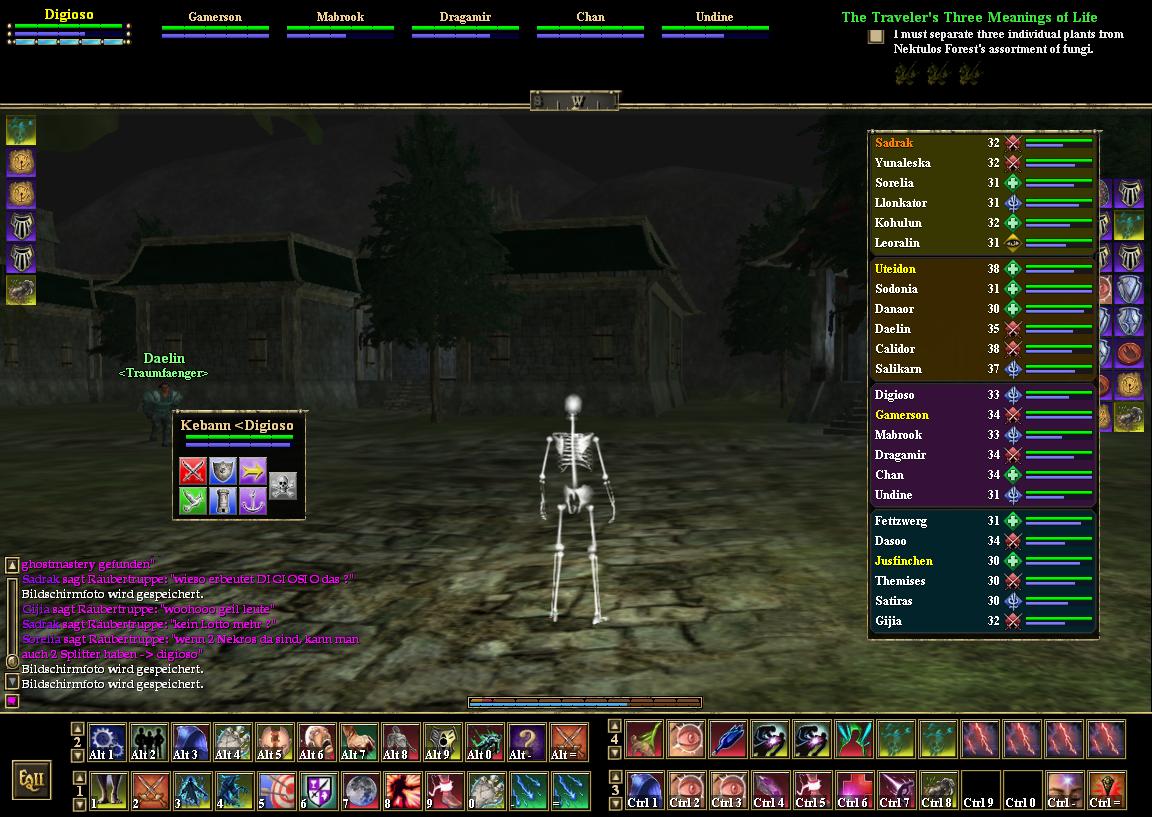Activate the question mark ability on Alt -
Screen dimensions: 1152x817
pyautogui.click(x=526, y=742)
